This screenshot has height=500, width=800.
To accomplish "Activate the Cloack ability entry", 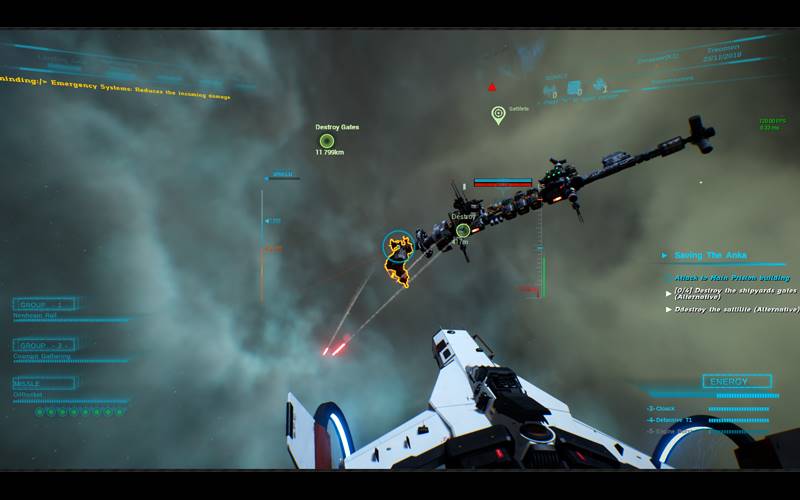I will 665,409.
